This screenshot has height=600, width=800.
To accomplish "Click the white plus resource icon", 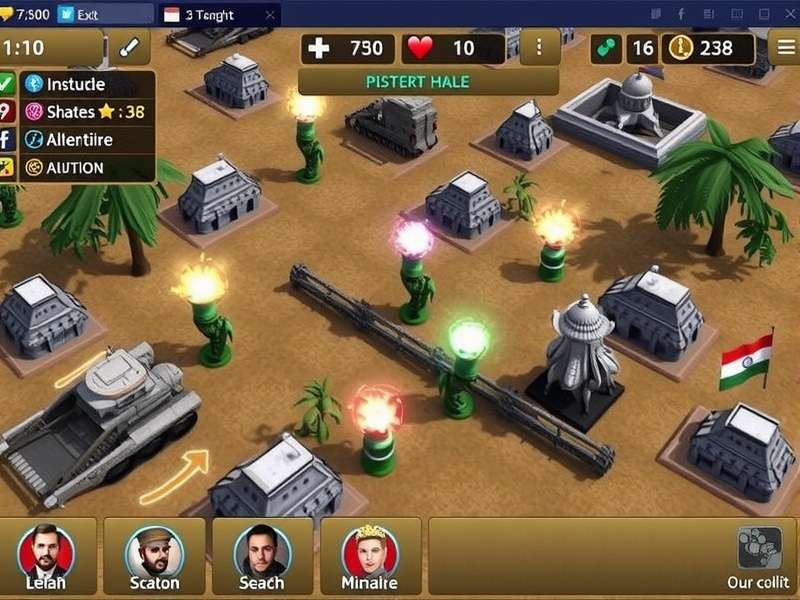I will point(319,47).
